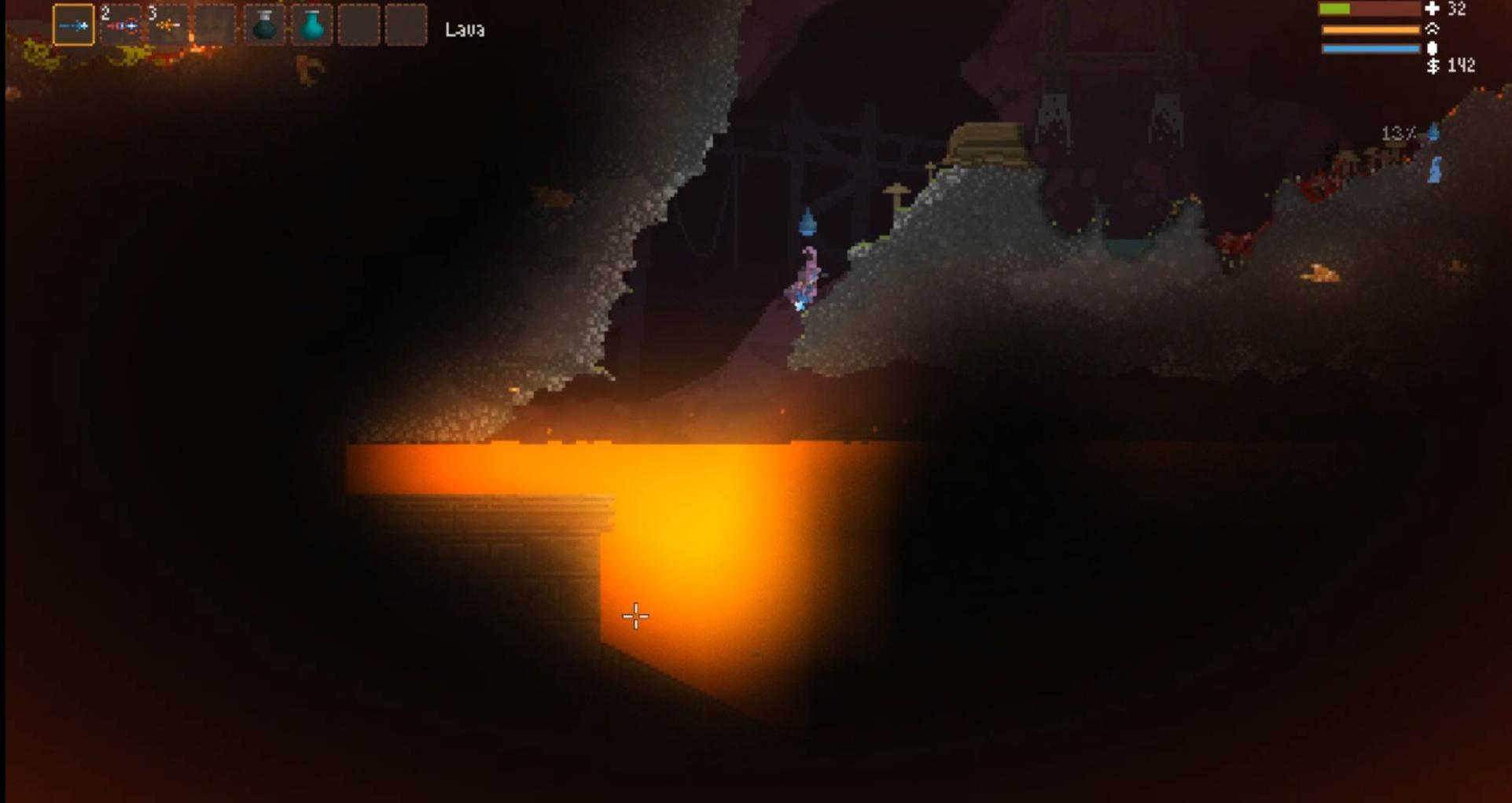Click the gold dollar icon beside 142

tap(1432, 66)
